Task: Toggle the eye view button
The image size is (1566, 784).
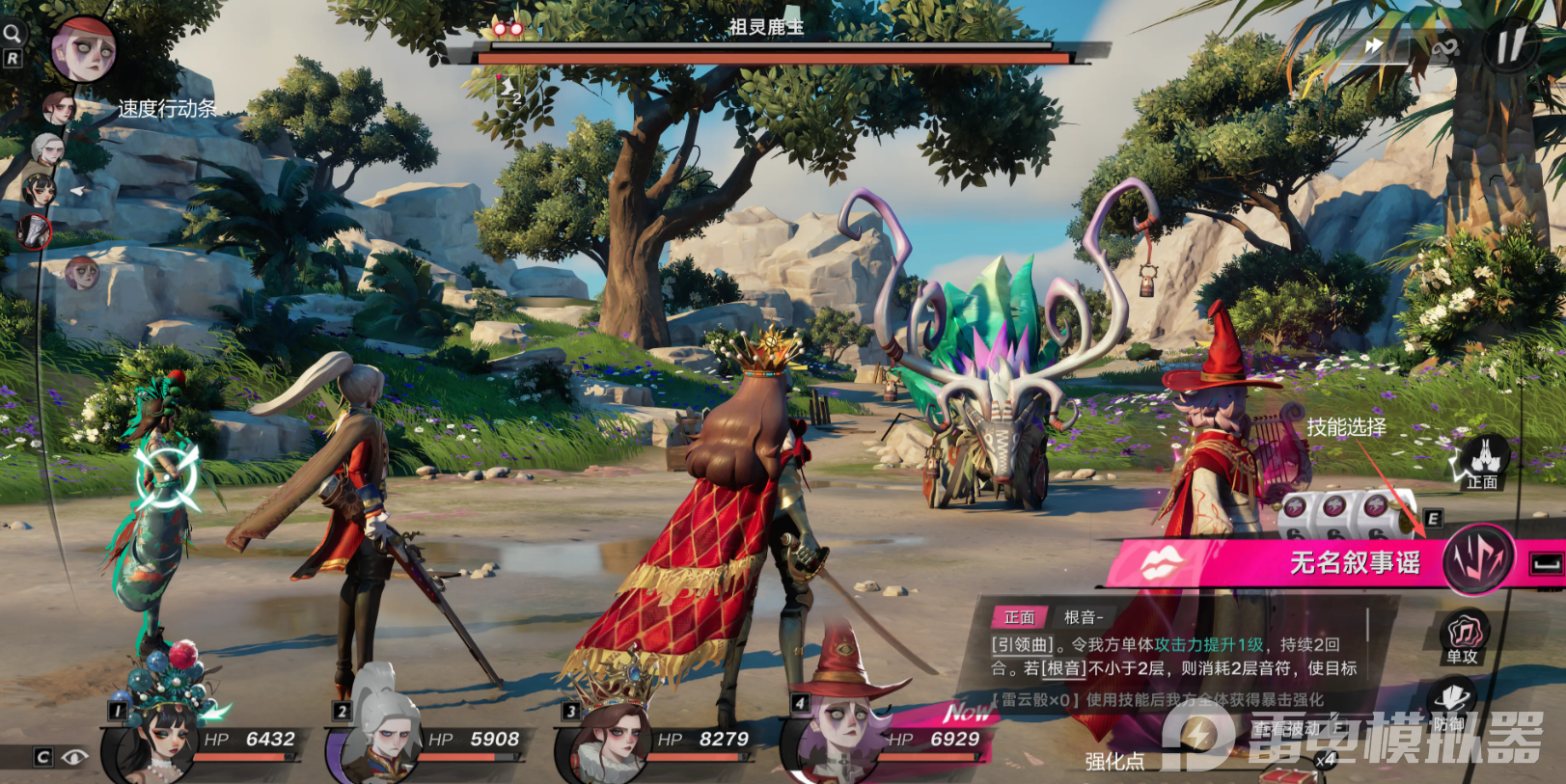Action: pos(74,757)
